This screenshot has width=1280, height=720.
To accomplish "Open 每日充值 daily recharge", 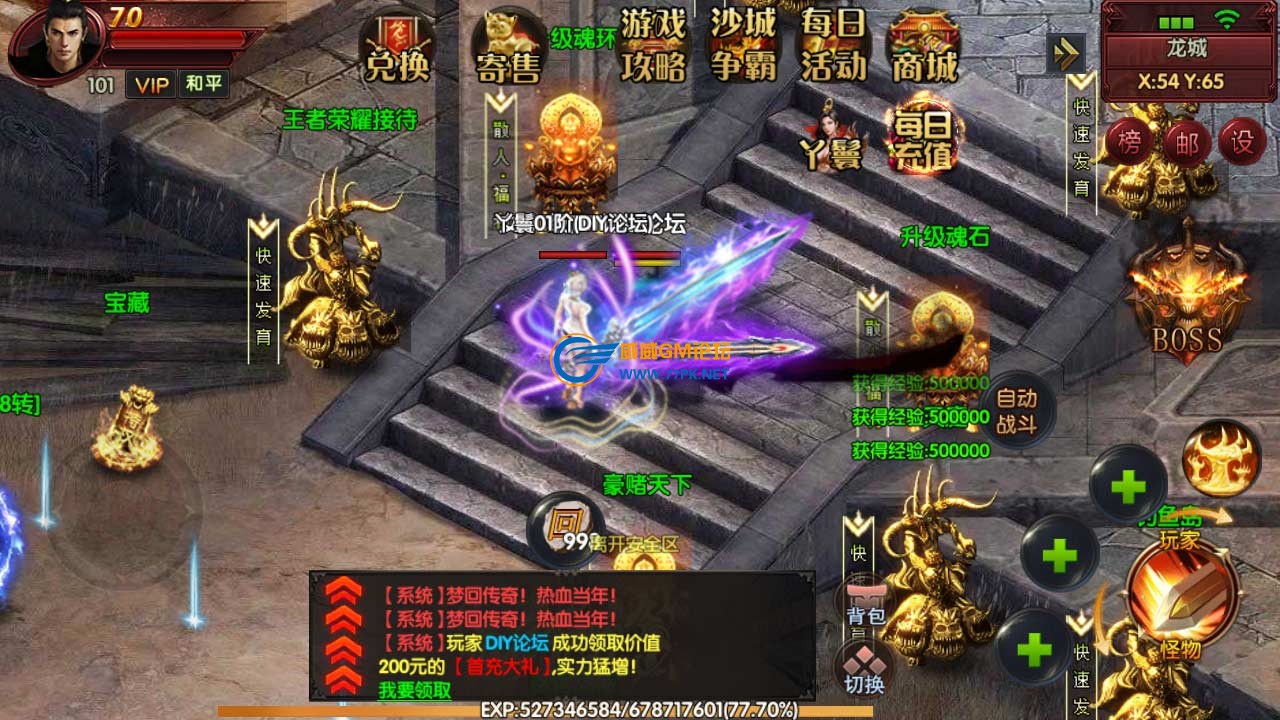I will pos(922,138).
